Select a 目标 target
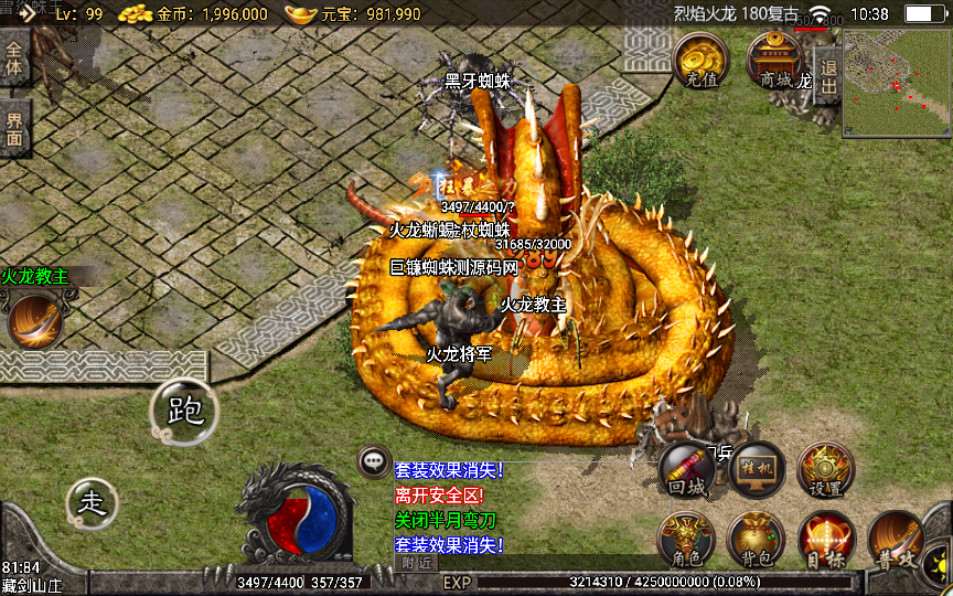The width and height of the screenshot is (953, 596). point(825,540)
